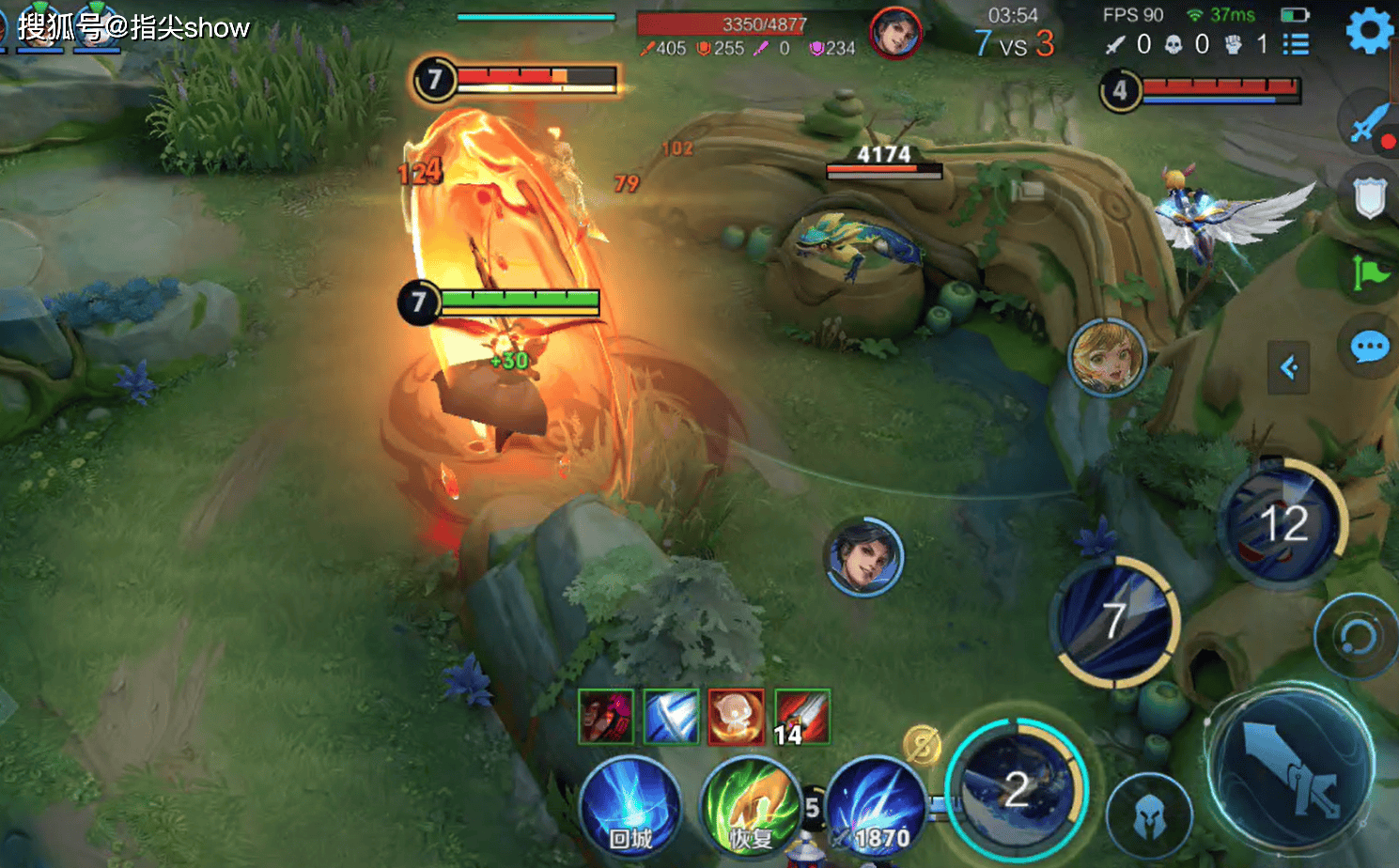Activate the 恢复 restore spell
The height and width of the screenshot is (868, 1399).
pyautogui.click(x=751, y=806)
